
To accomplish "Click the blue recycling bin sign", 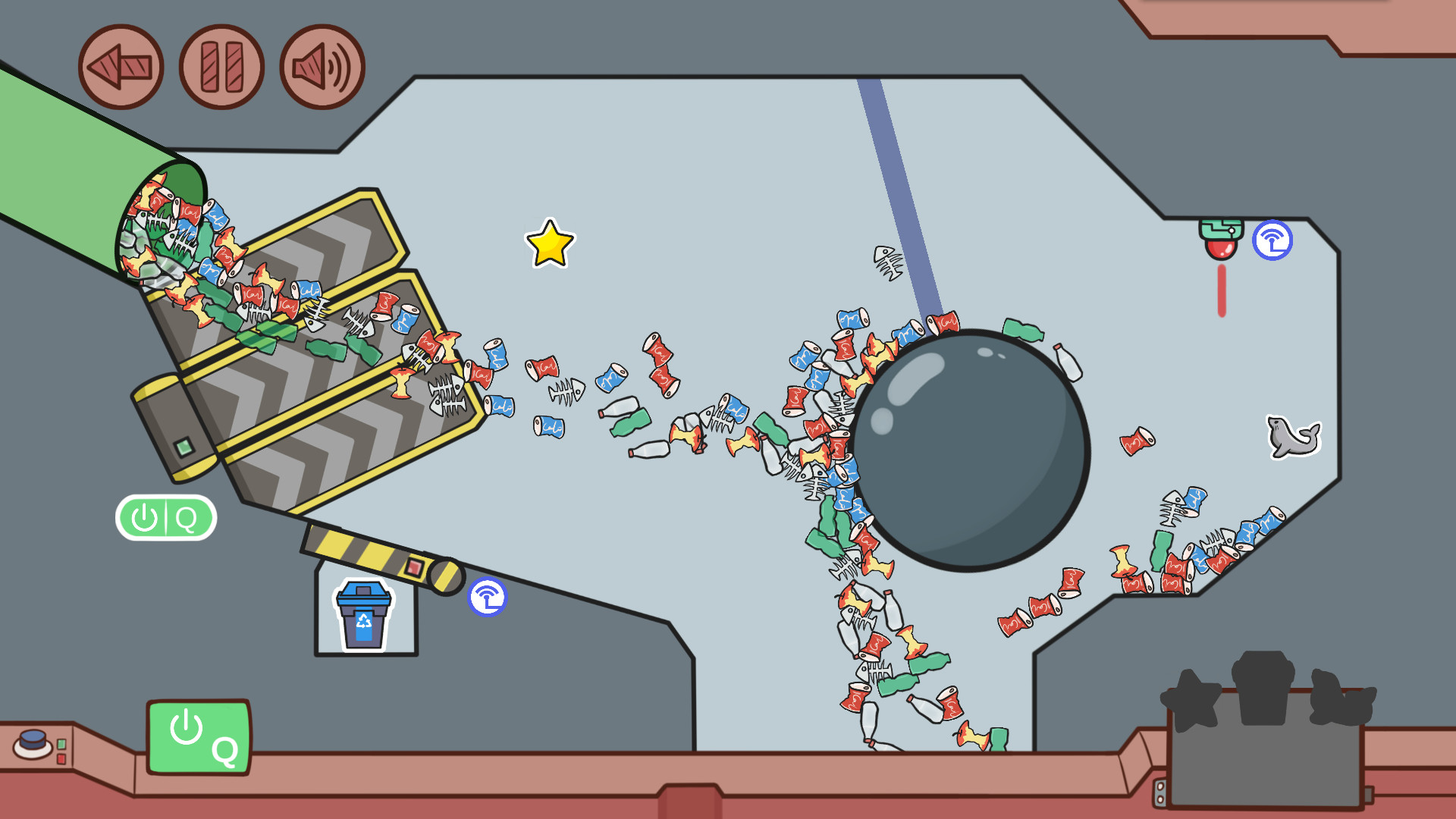I will point(362,617).
